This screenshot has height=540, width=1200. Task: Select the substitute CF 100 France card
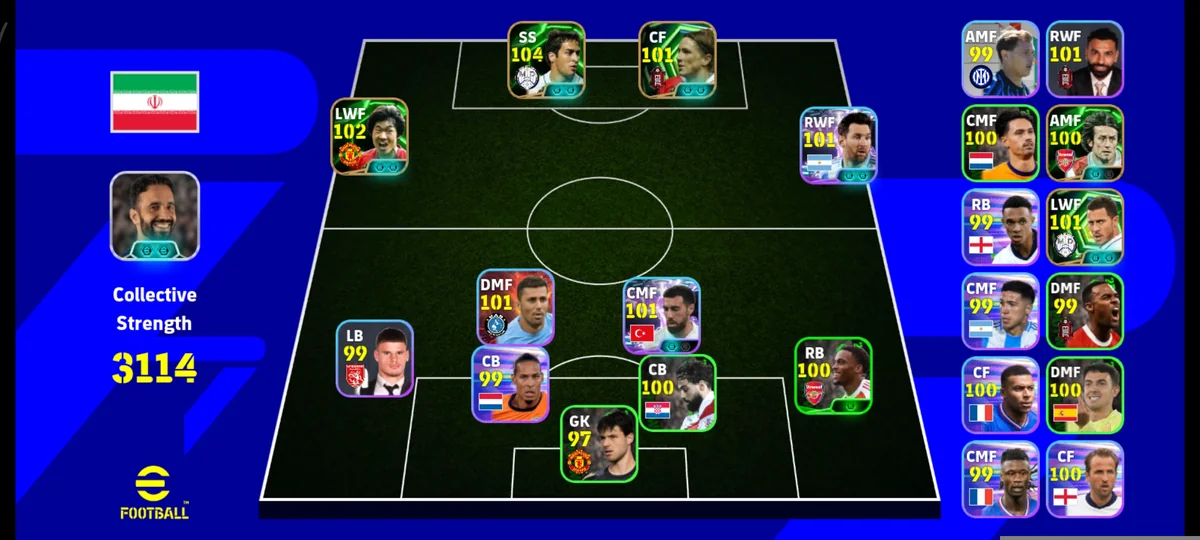1001,394
